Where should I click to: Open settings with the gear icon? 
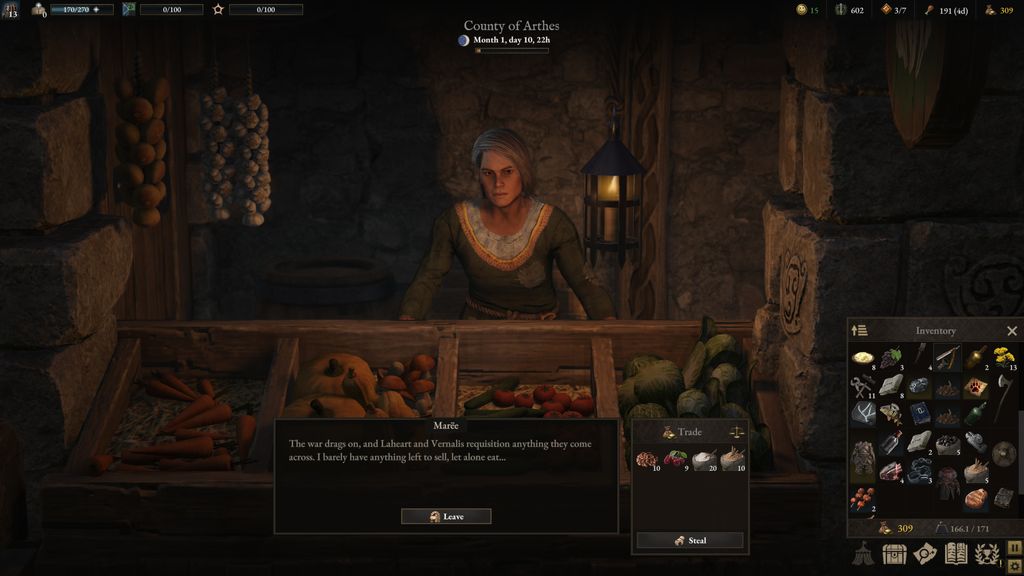(1014, 565)
